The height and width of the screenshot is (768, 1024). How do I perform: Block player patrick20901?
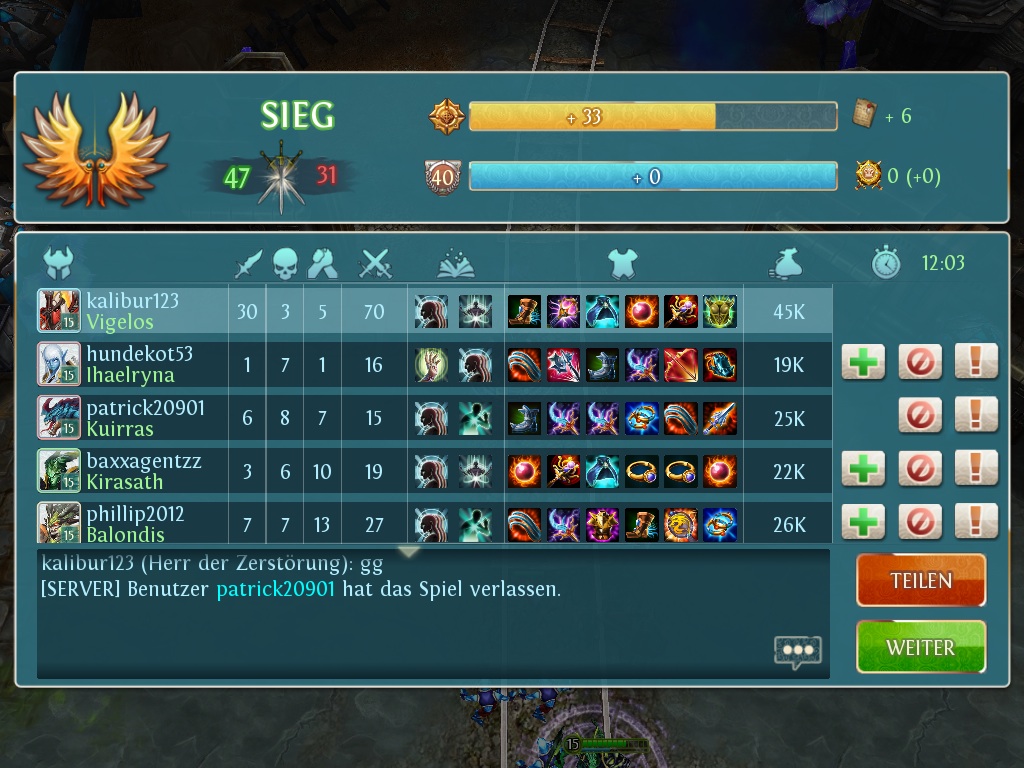pos(920,415)
